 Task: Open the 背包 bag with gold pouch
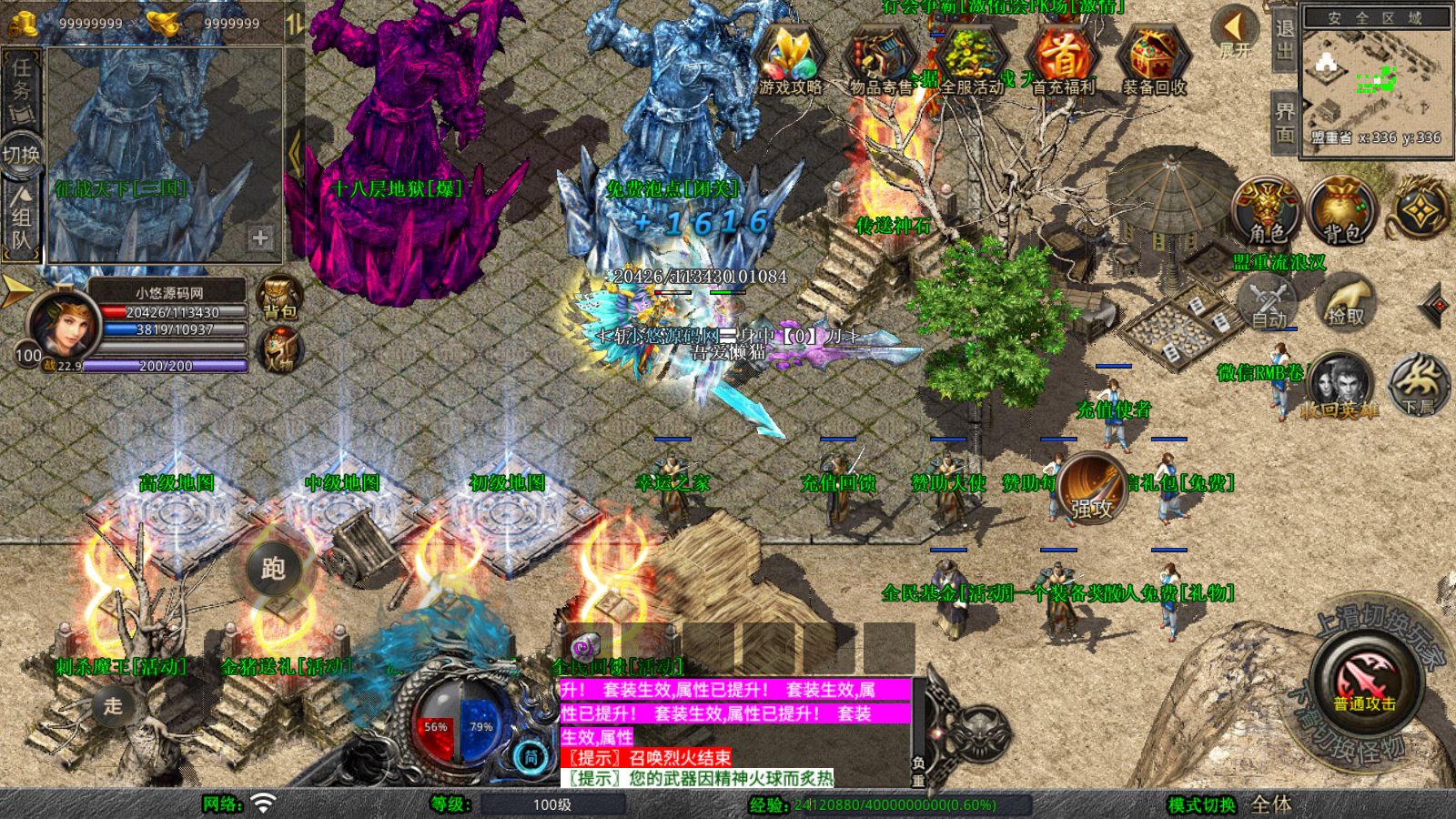pos(1341,211)
